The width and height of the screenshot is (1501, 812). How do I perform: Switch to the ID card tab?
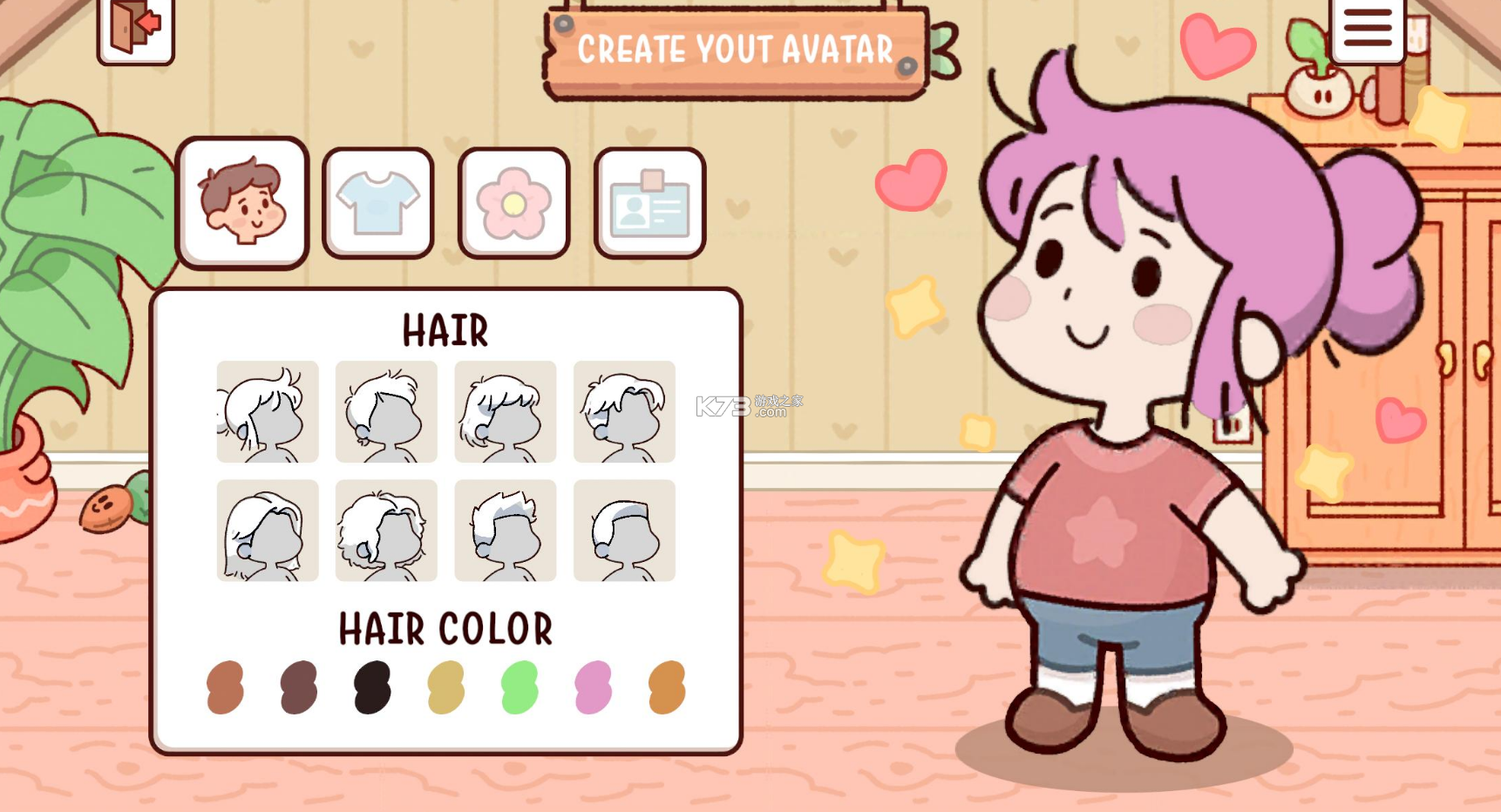pyautogui.click(x=649, y=203)
